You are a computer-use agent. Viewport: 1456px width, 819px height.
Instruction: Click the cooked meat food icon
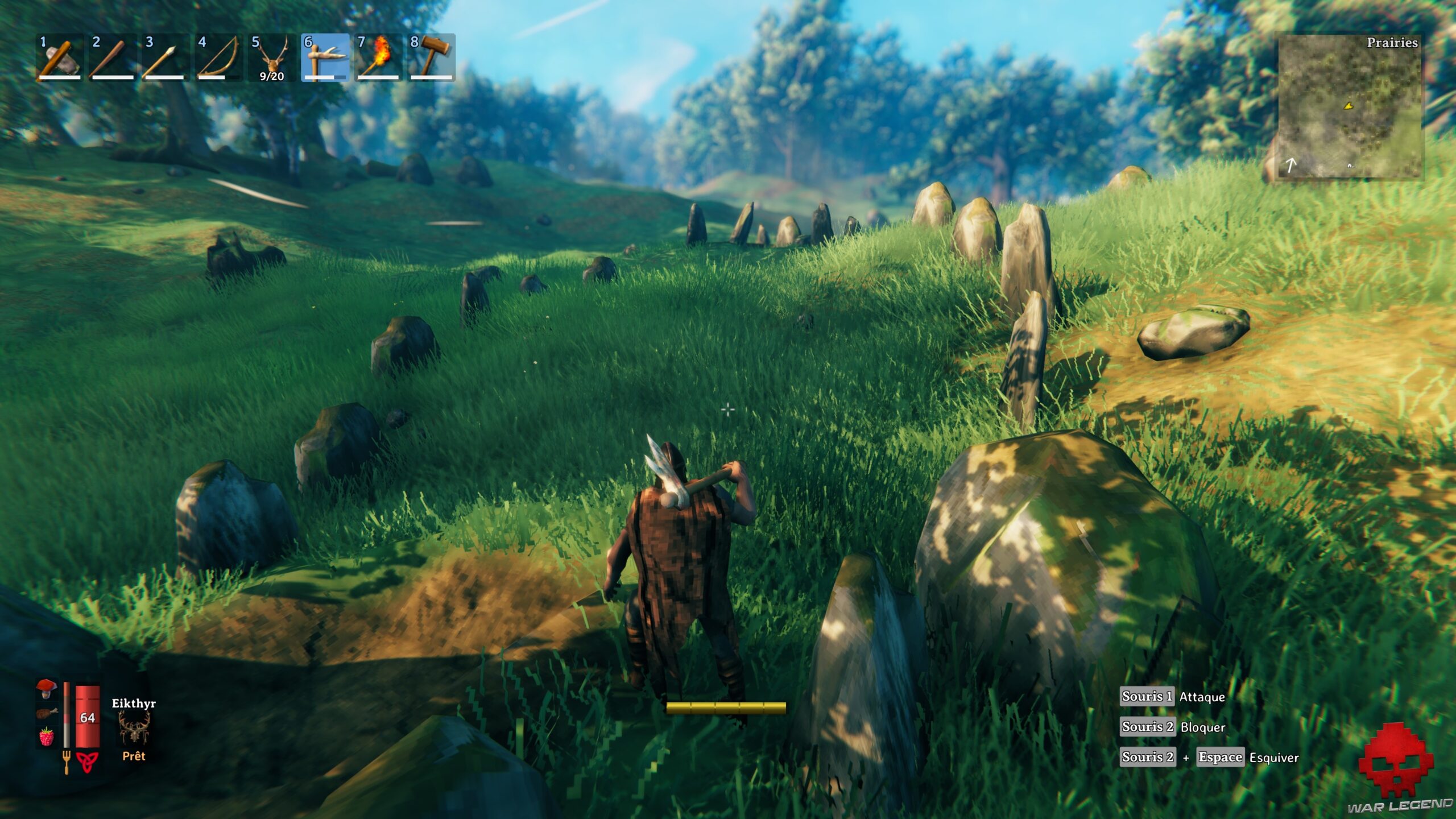coord(47,713)
